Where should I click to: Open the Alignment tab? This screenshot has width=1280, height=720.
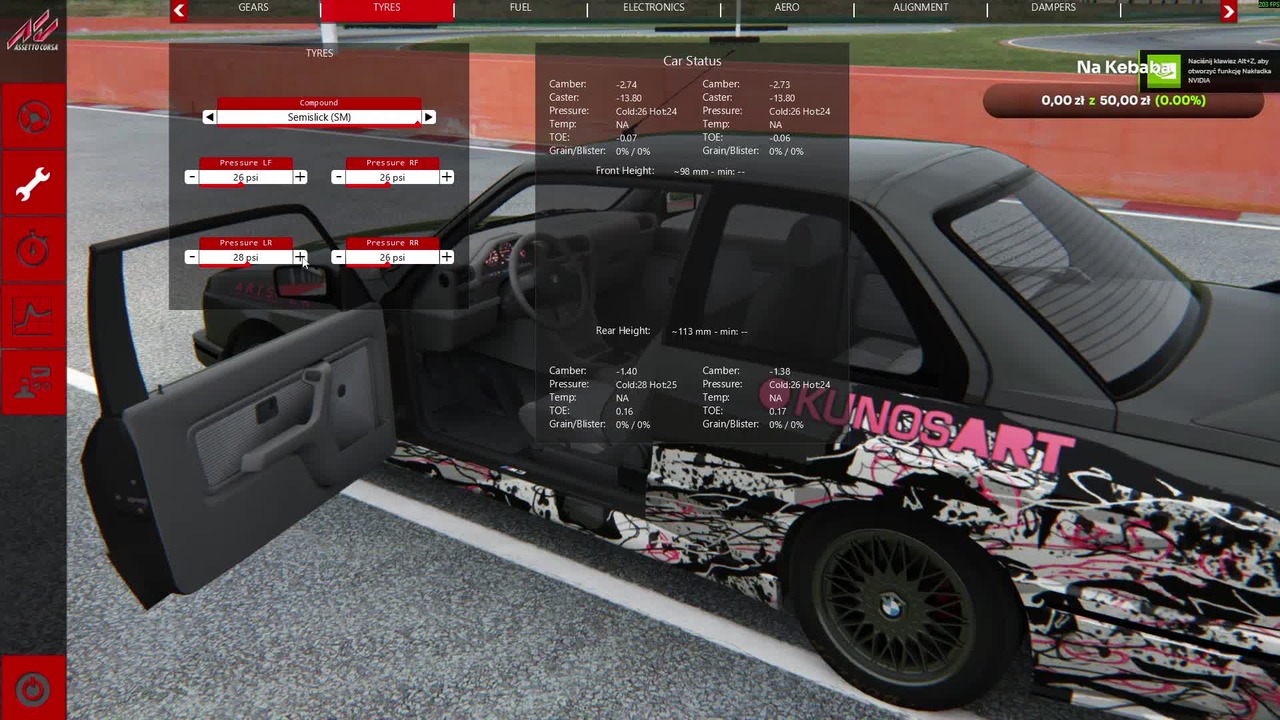click(x=920, y=8)
